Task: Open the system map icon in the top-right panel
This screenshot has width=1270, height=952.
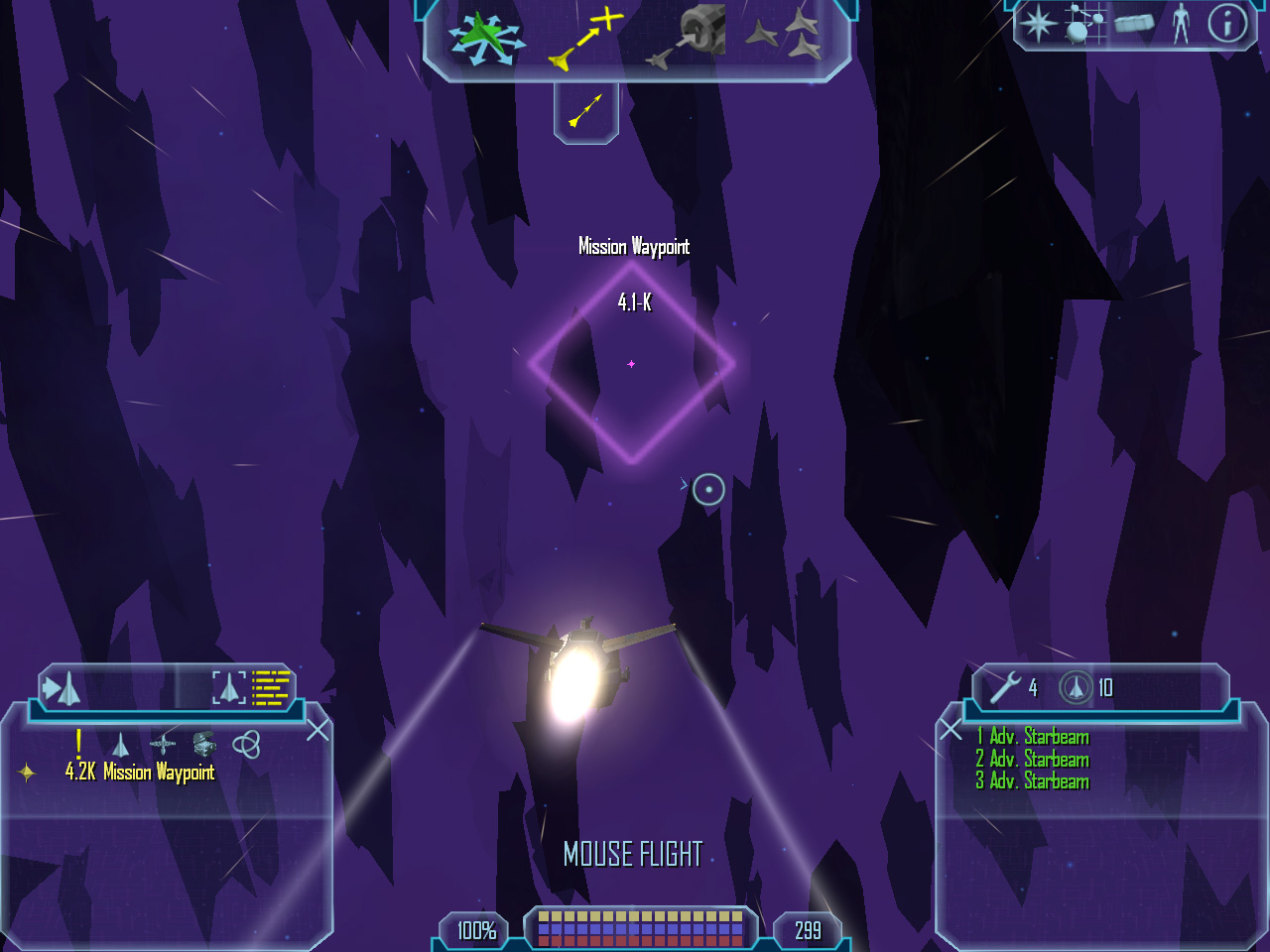Action: [1084, 23]
